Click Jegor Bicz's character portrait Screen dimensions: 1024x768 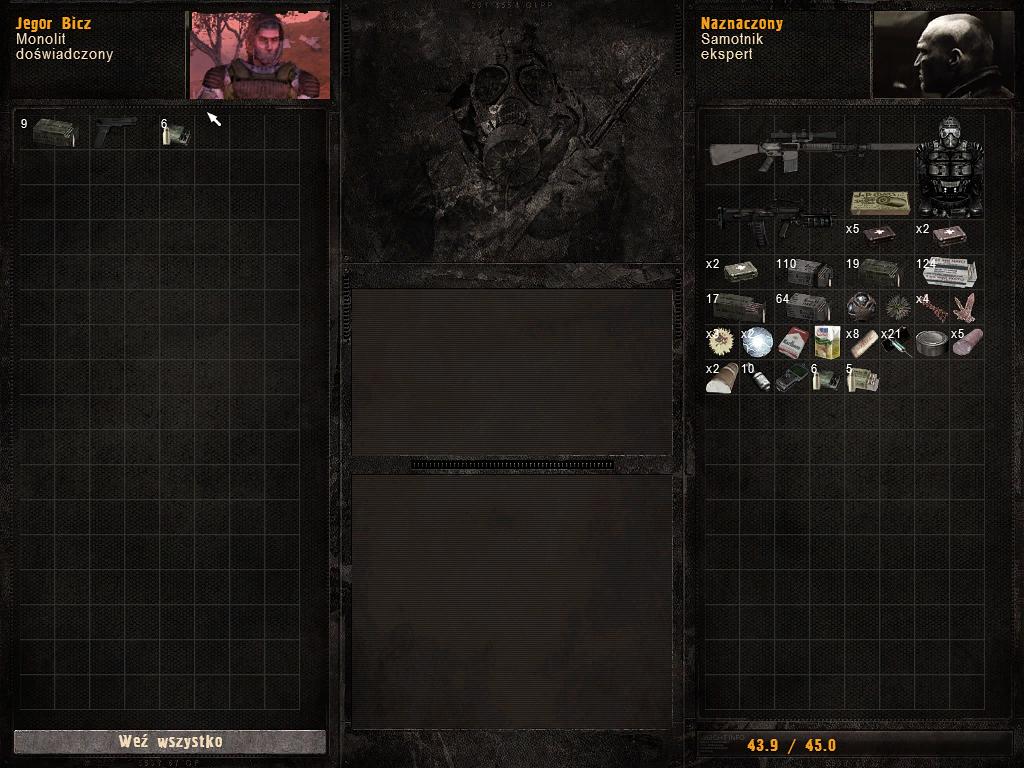259,55
